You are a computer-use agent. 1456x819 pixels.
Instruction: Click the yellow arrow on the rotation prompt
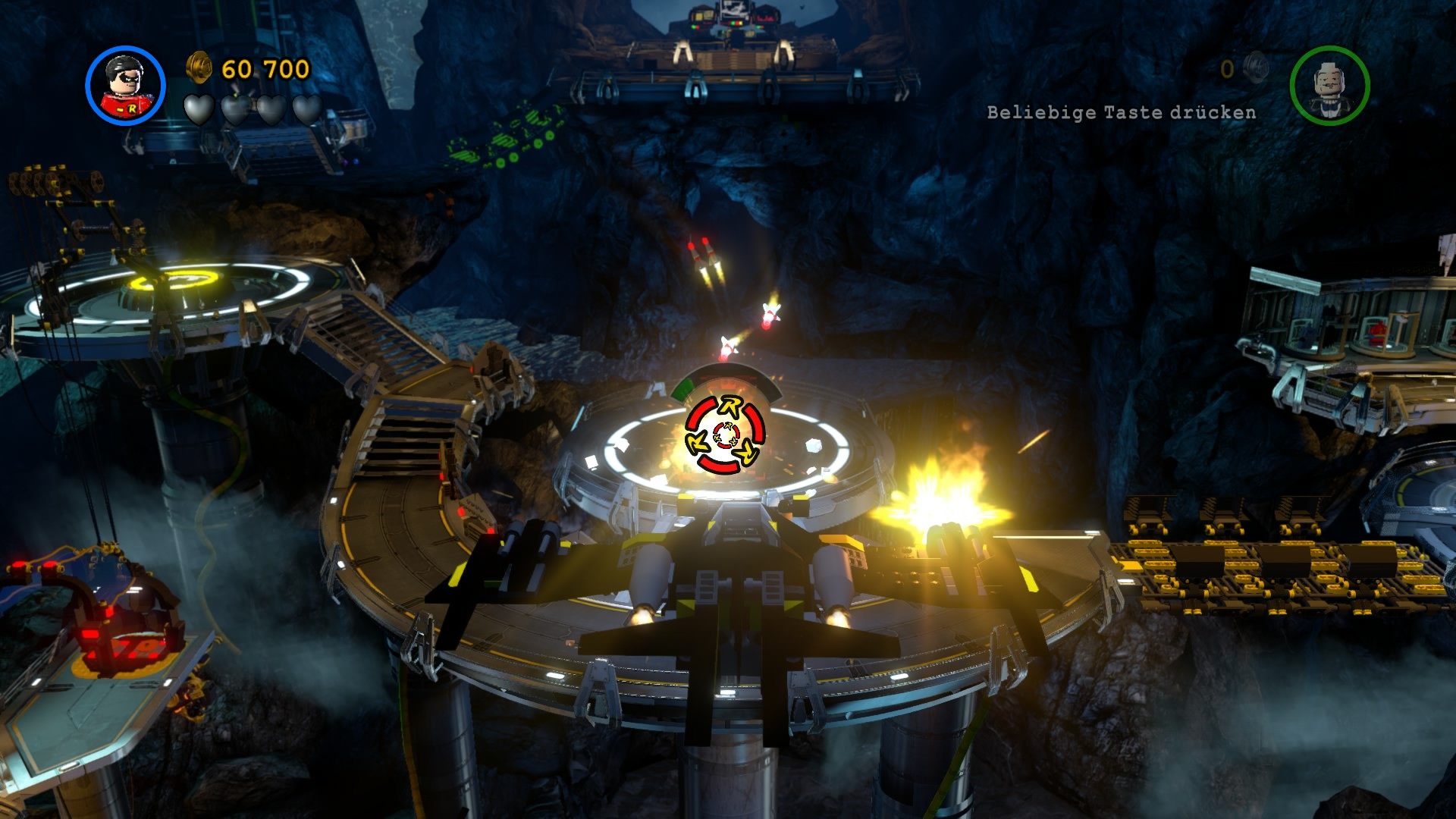(732, 406)
